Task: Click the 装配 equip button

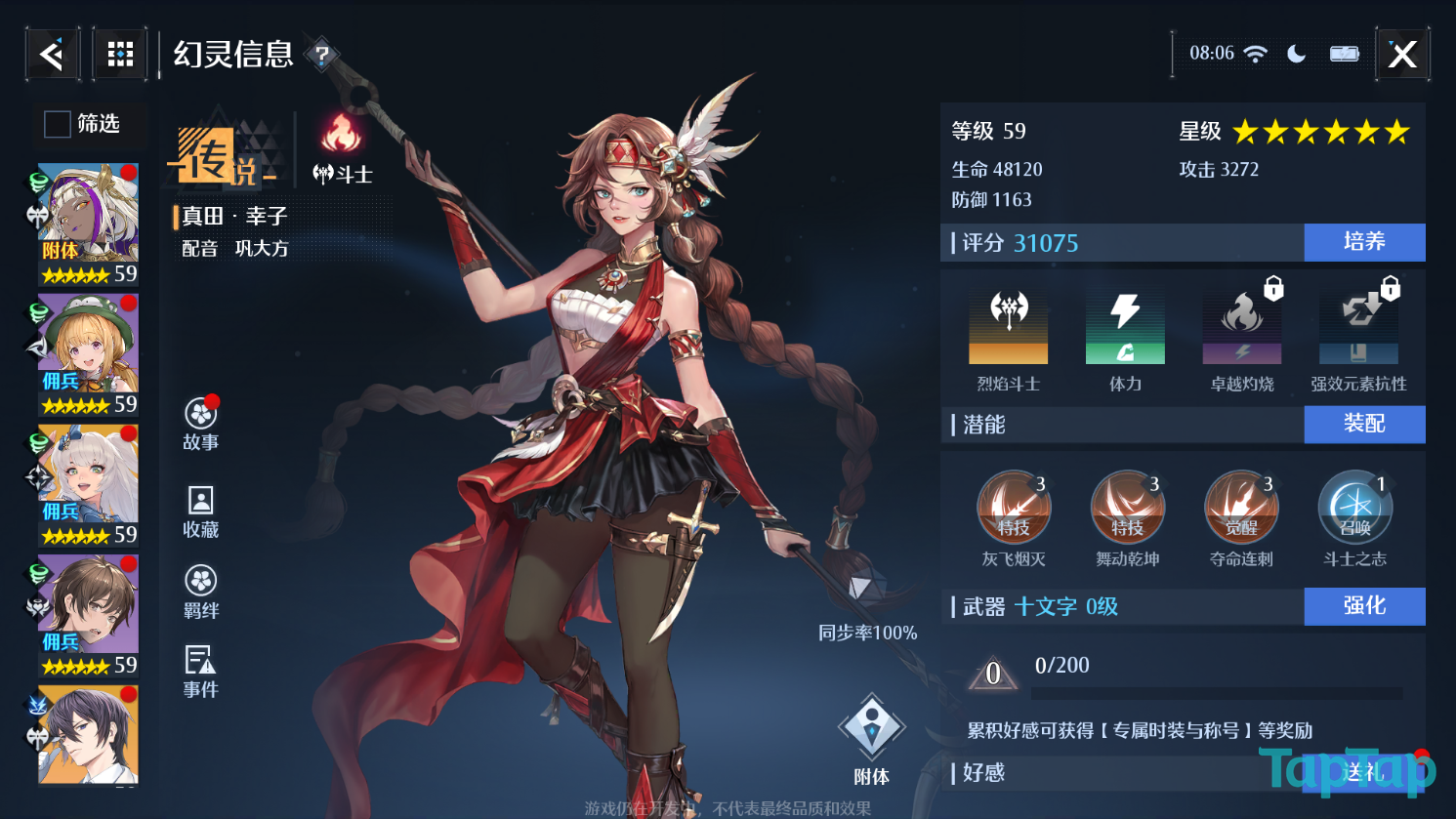Action: click(1364, 424)
